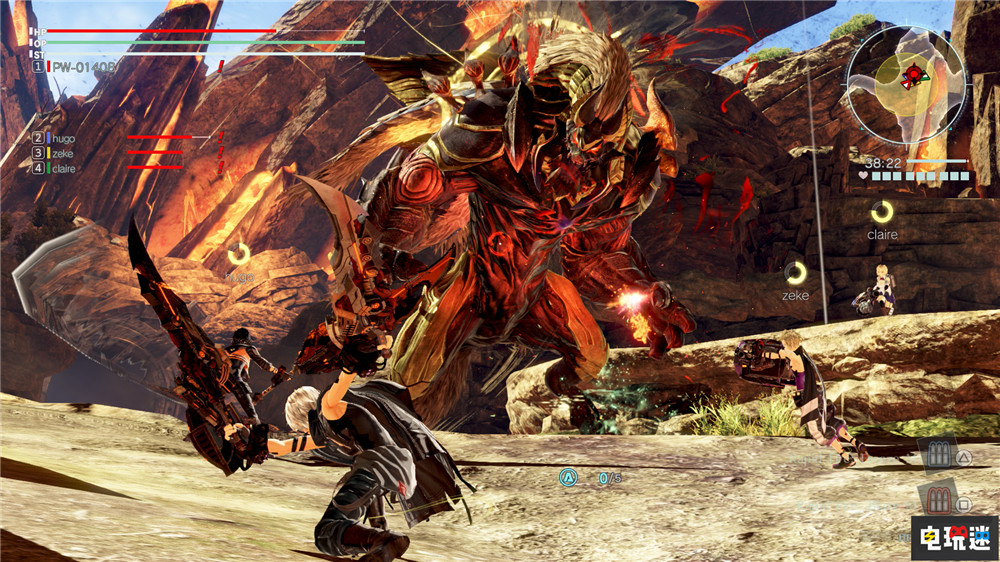
Task: Open the circular minimap
Action: point(906,78)
